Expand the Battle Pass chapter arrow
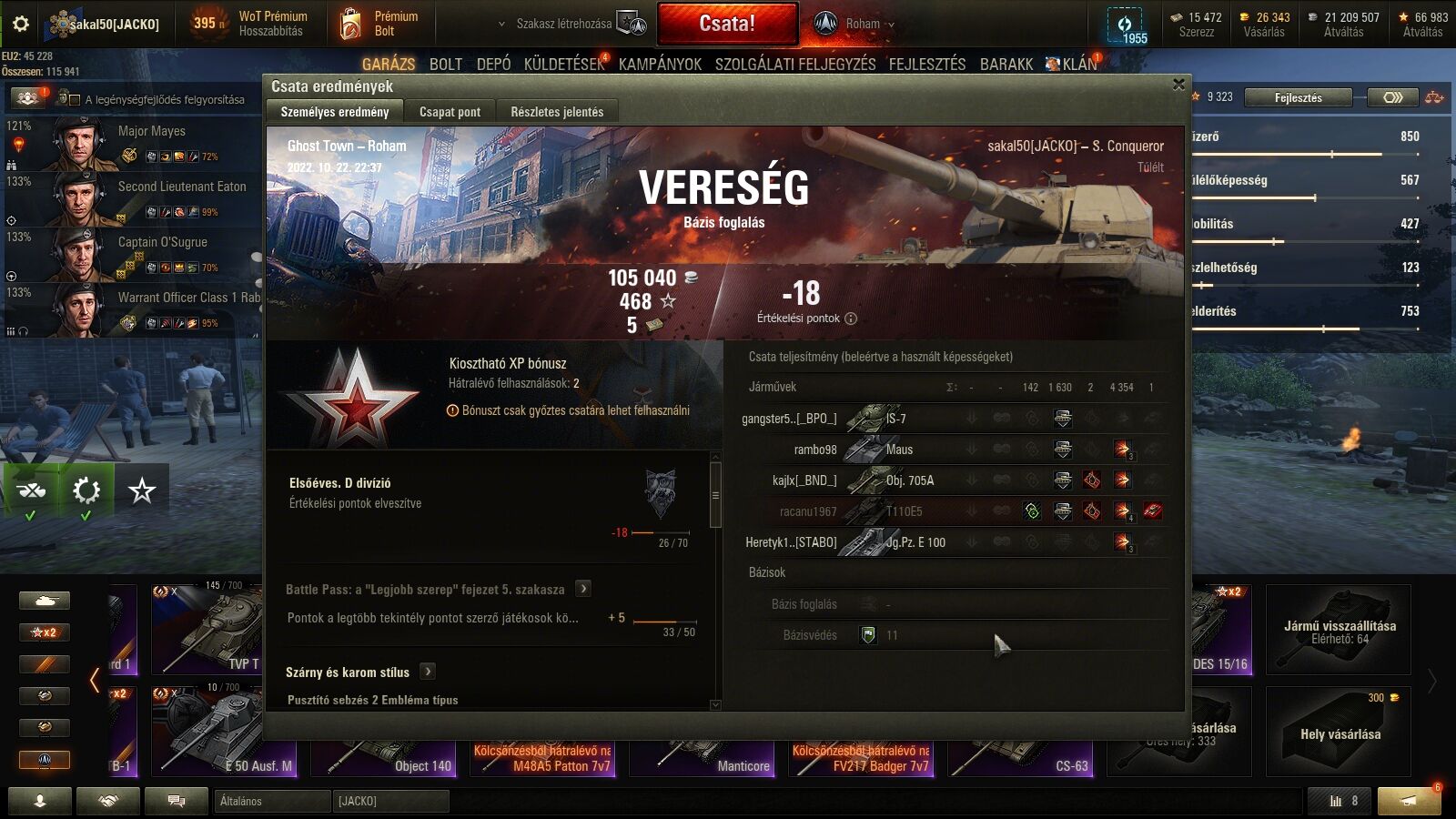Viewport: 1456px width, 819px height. pyautogui.click(x=584, y=589)
